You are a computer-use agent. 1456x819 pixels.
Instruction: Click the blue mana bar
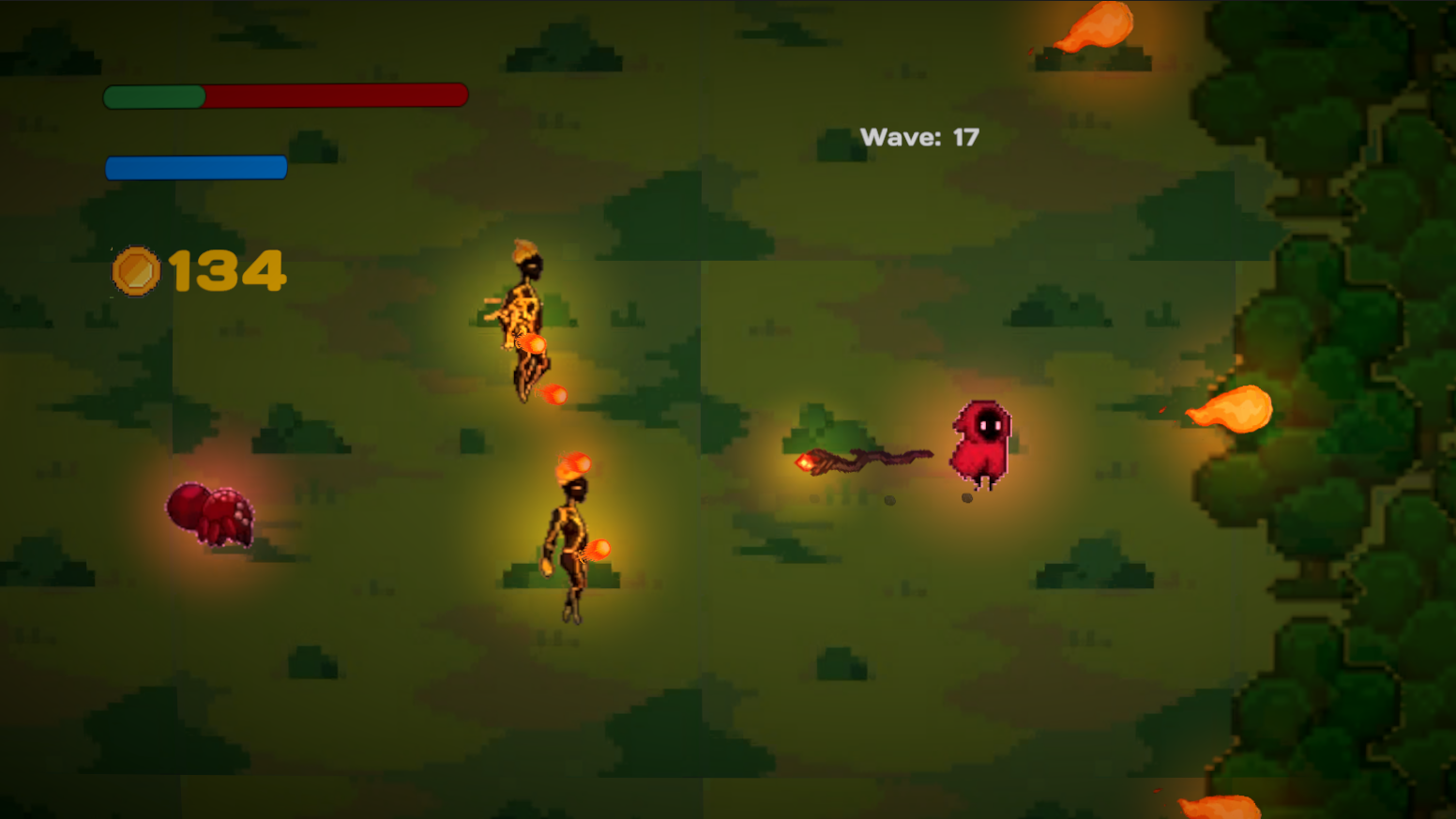coord(195,166)
